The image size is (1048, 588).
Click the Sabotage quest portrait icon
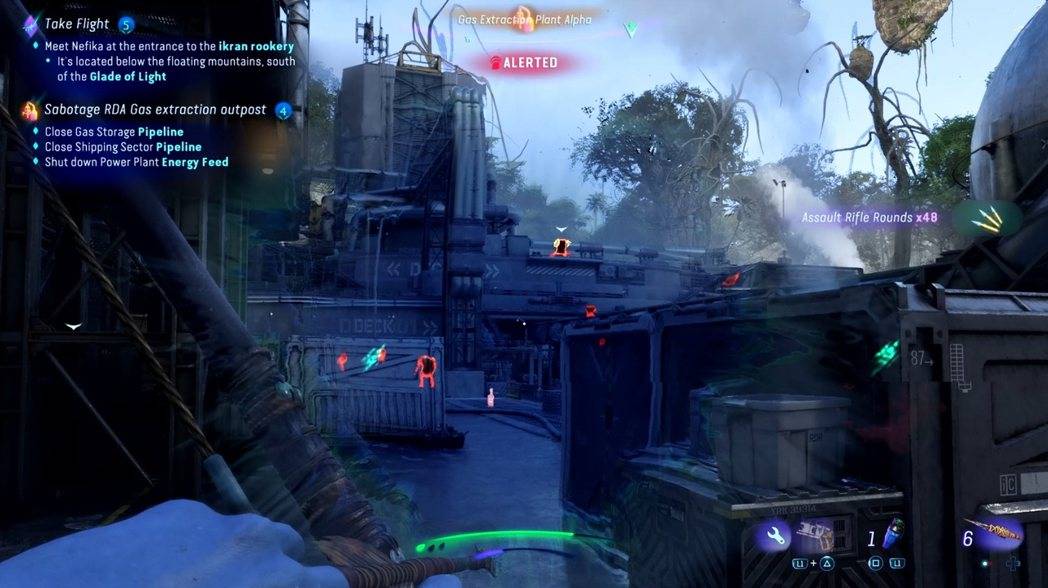[x=30, y=110]
